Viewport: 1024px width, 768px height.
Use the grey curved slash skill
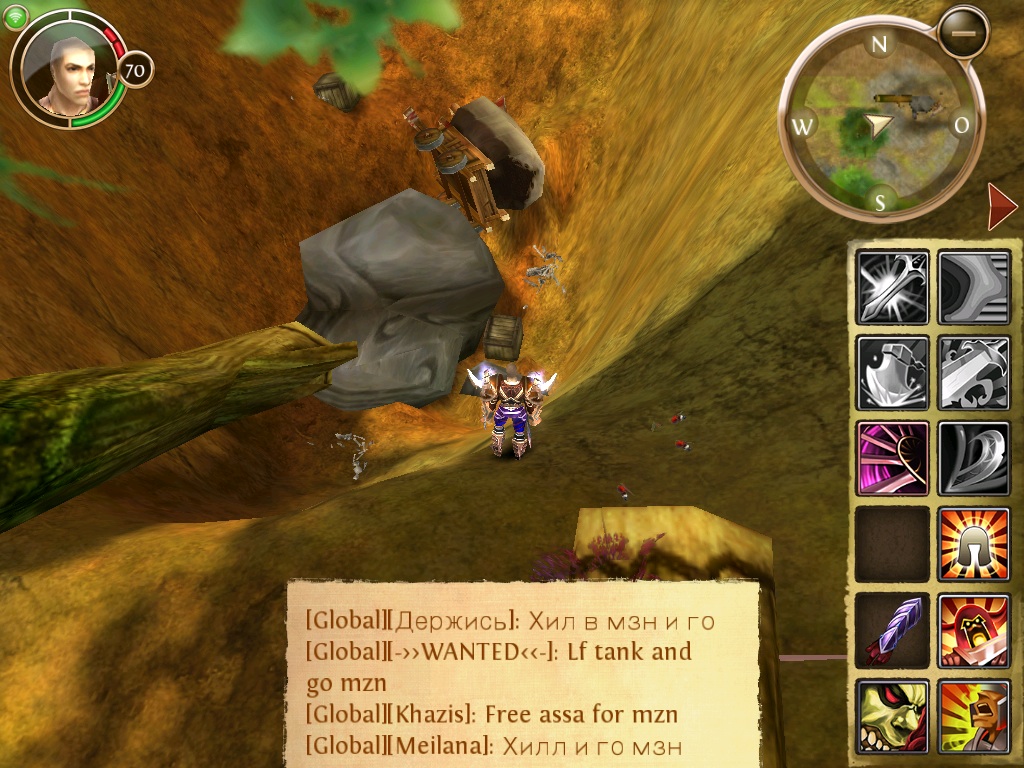coord(974,288)
